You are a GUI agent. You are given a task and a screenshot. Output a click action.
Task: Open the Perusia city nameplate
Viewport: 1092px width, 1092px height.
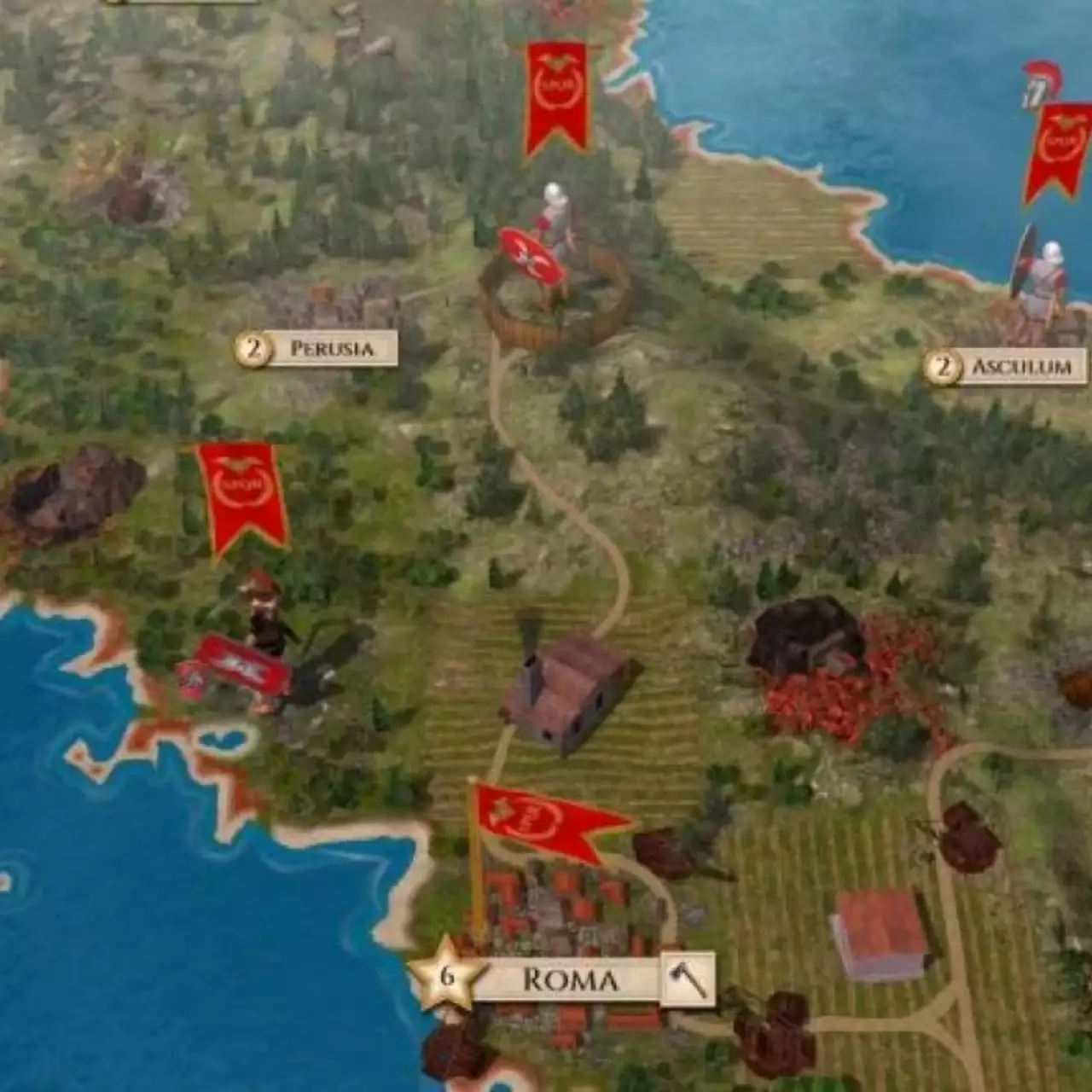(331, 347)
